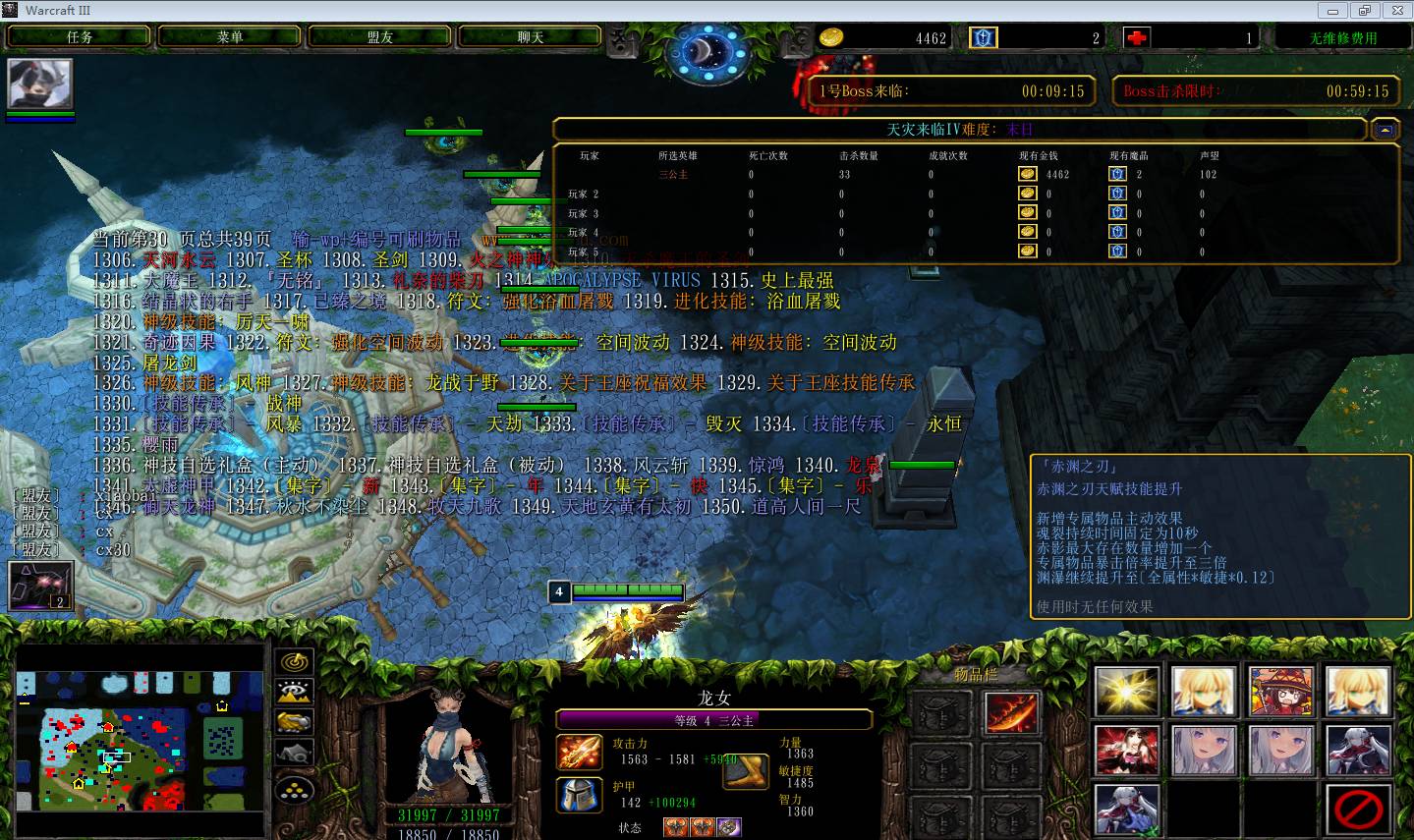Choose the red-hat witch ability icon
The height and width of the screenshot is (840, 1414).
(x=1280, y=691)
